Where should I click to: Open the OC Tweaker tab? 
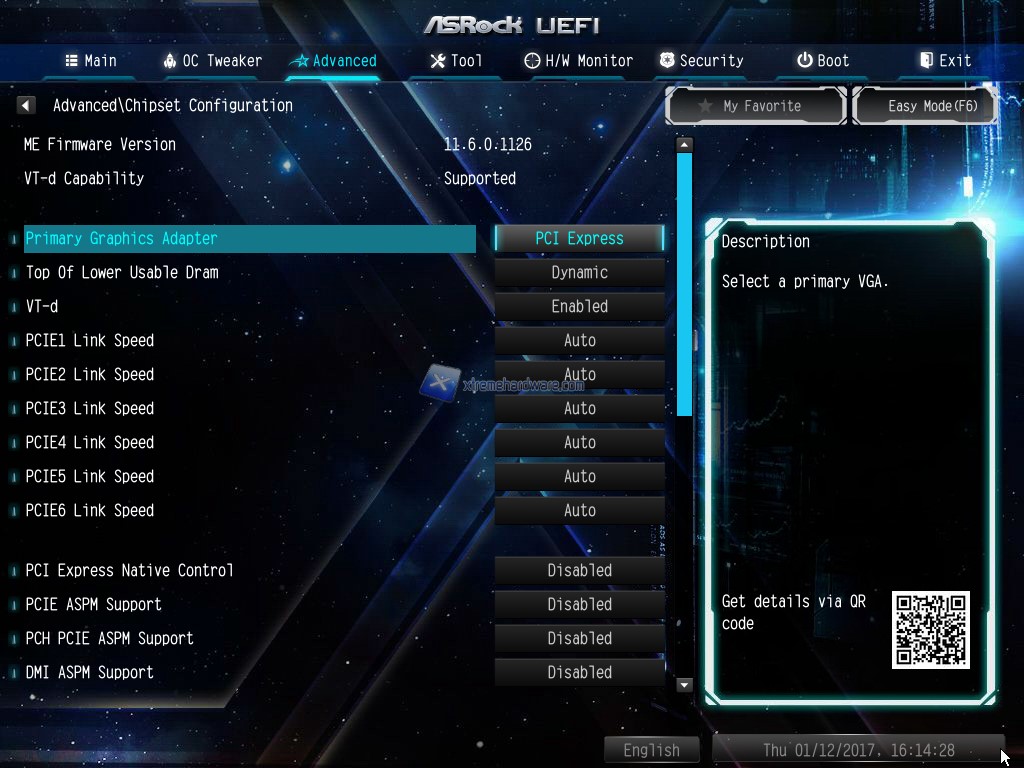pos(212,60)
